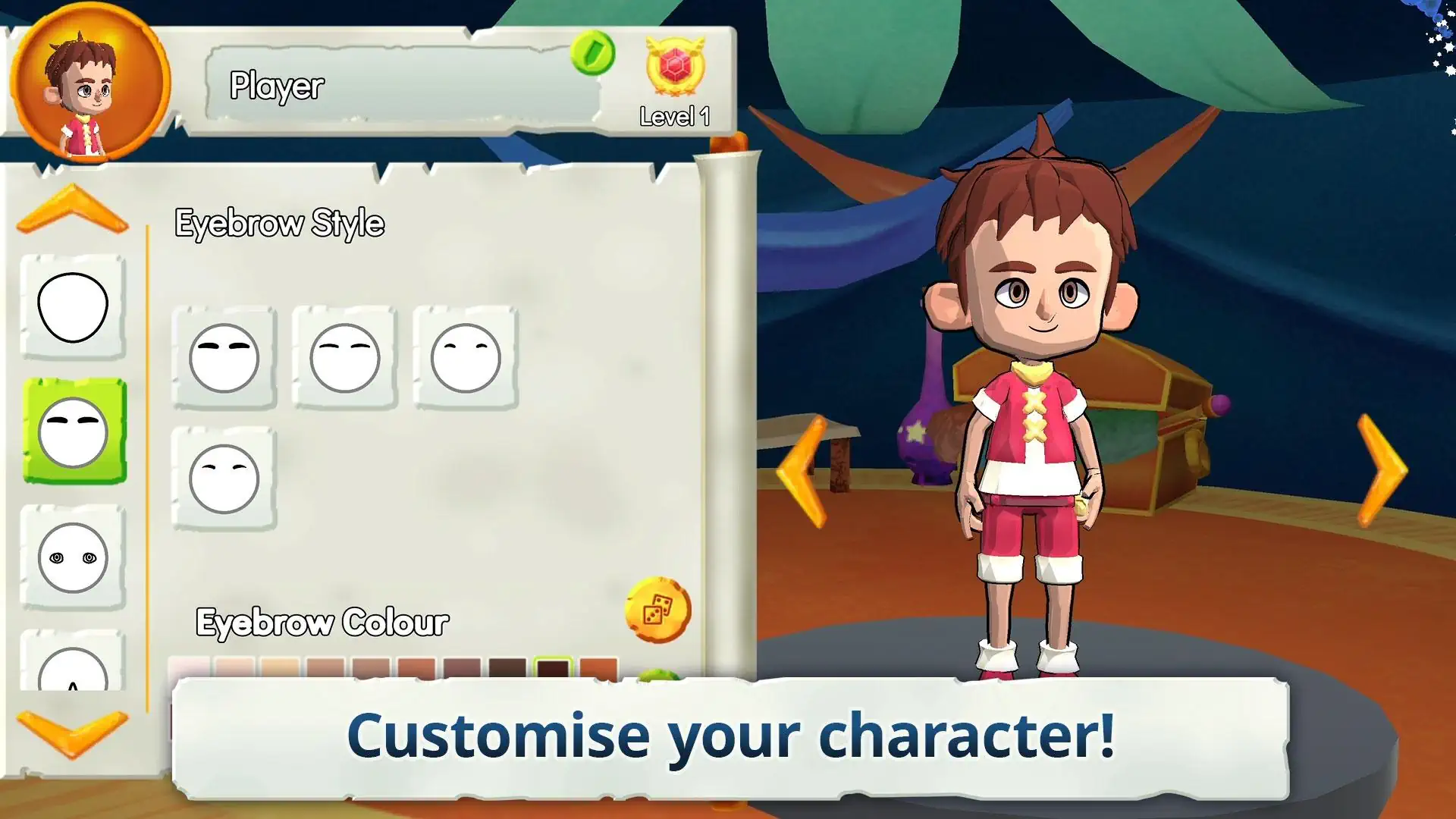Viewport: 1456px width, 819px height.
Task: Select the second curved eyebrow style
Action: tap(346, 358)
